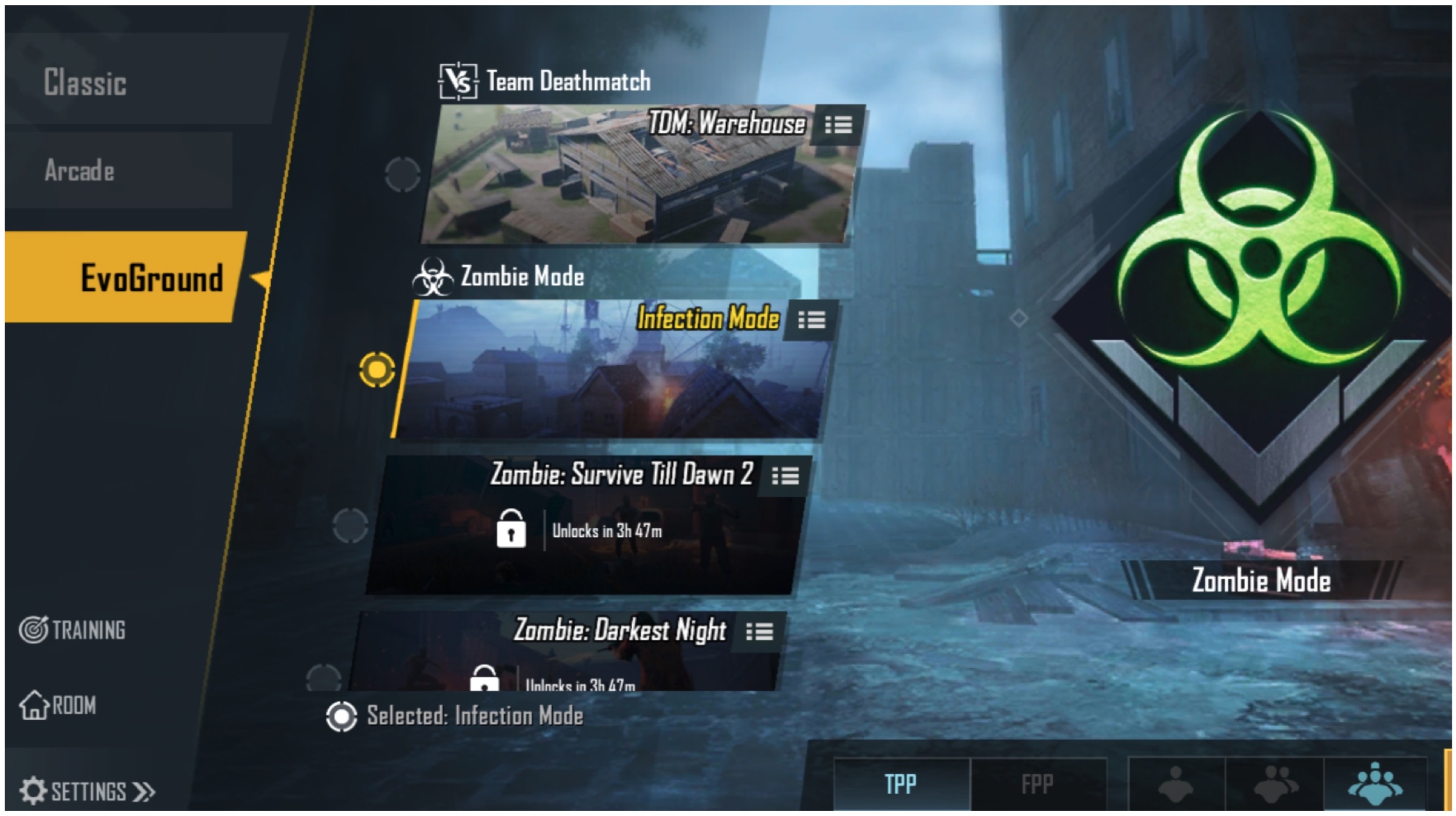Image resolution: width=1456 pixels, height=816 pixels.
Task: Switch to FPP perspective
Action: tap(1037, 784)
